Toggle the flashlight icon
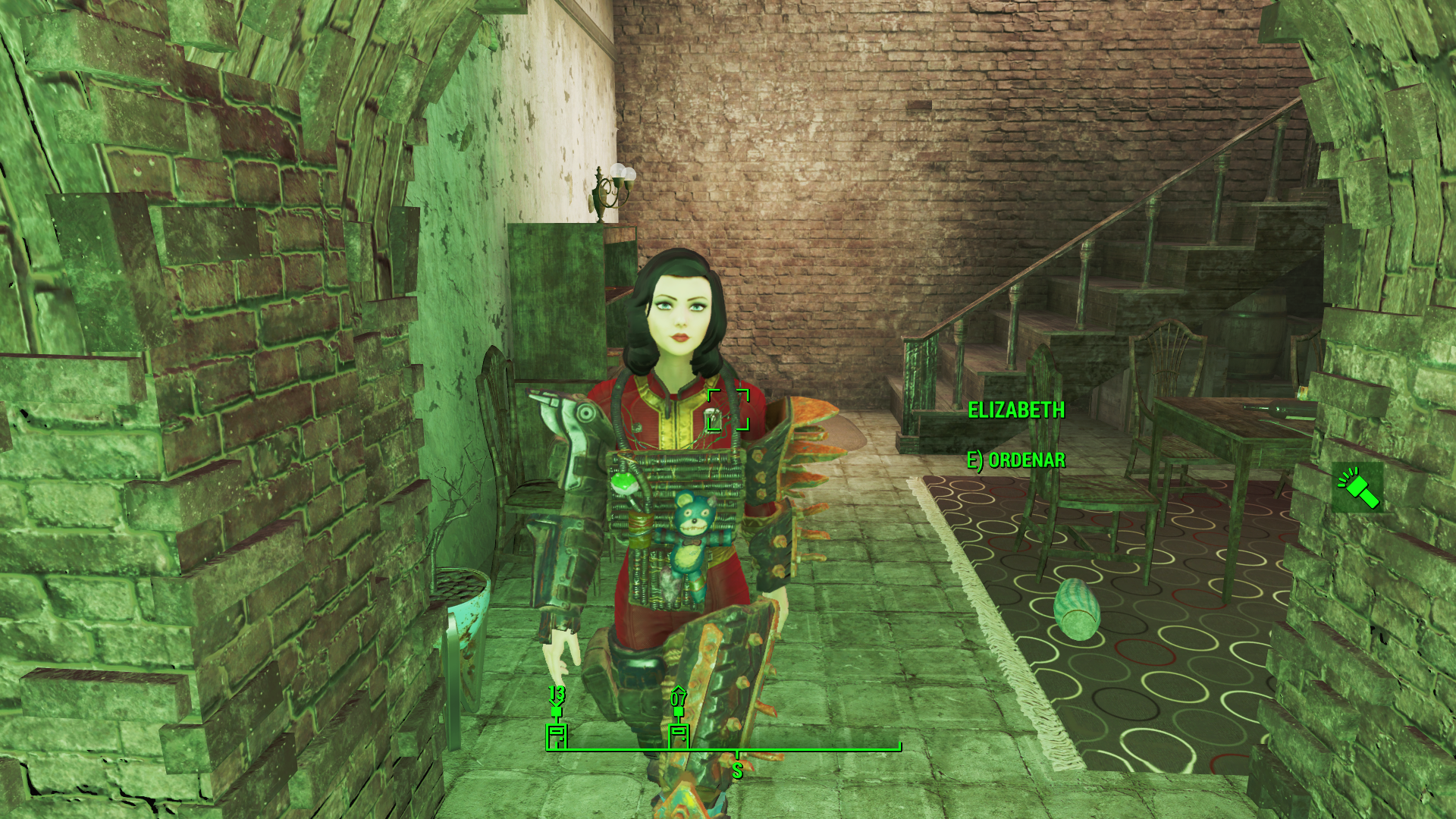The width and height of the screenshot is (1456, 819). (x=1357, y=488)
